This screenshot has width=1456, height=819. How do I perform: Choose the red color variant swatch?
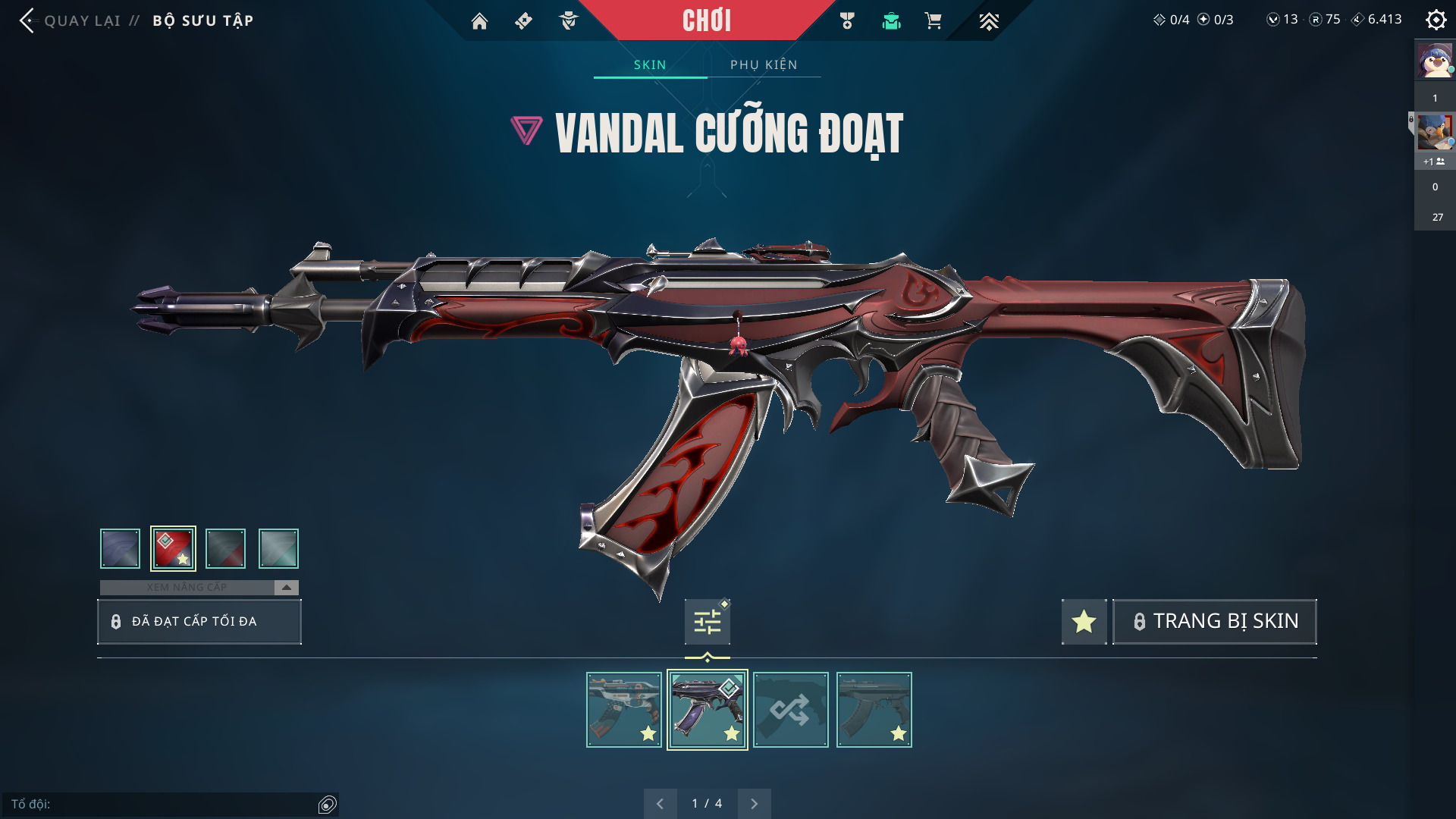173,548
